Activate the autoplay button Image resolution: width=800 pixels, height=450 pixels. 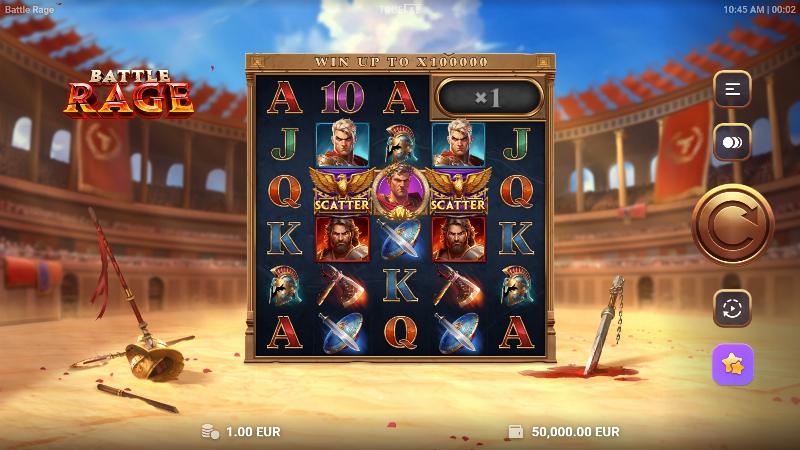[732, 308]
